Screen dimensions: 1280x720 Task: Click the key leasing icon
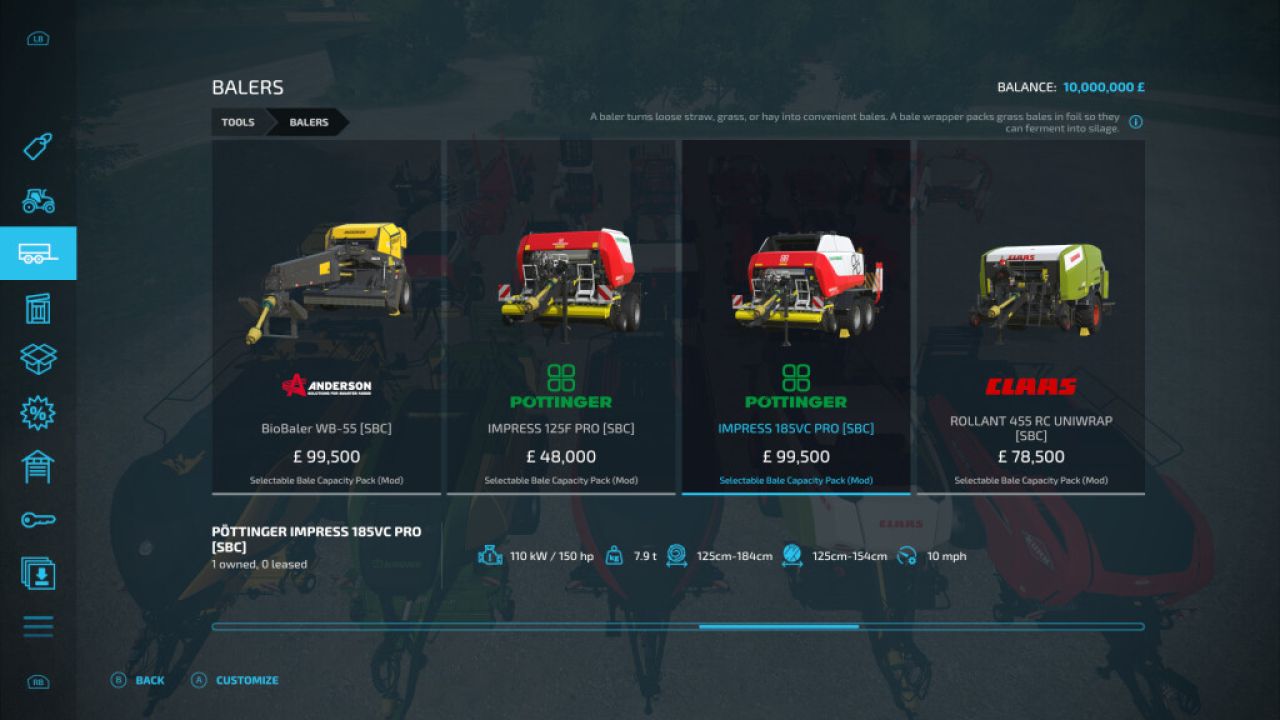tap(37, 520)
